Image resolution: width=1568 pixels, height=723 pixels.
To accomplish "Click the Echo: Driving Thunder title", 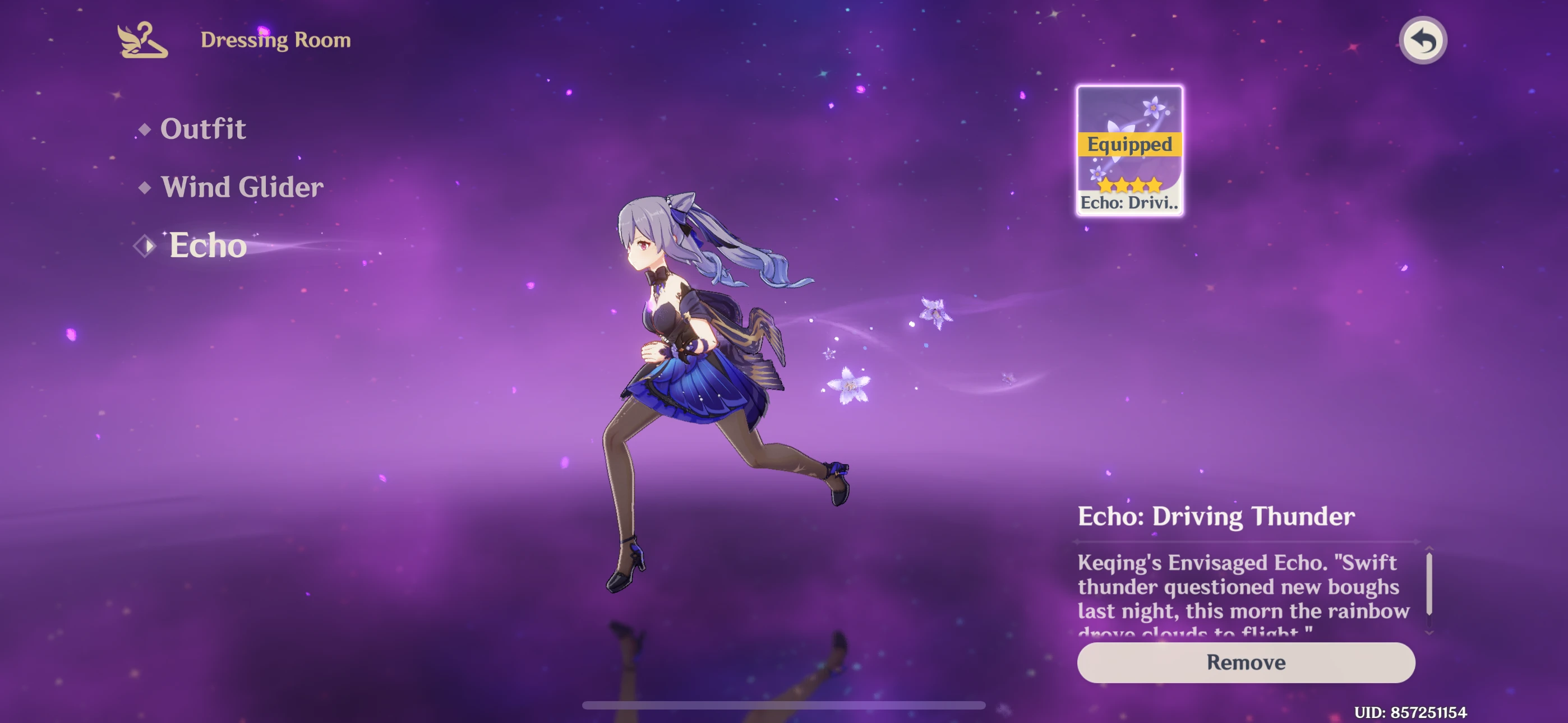I will pyautogui.click(x=1217, y=516).
